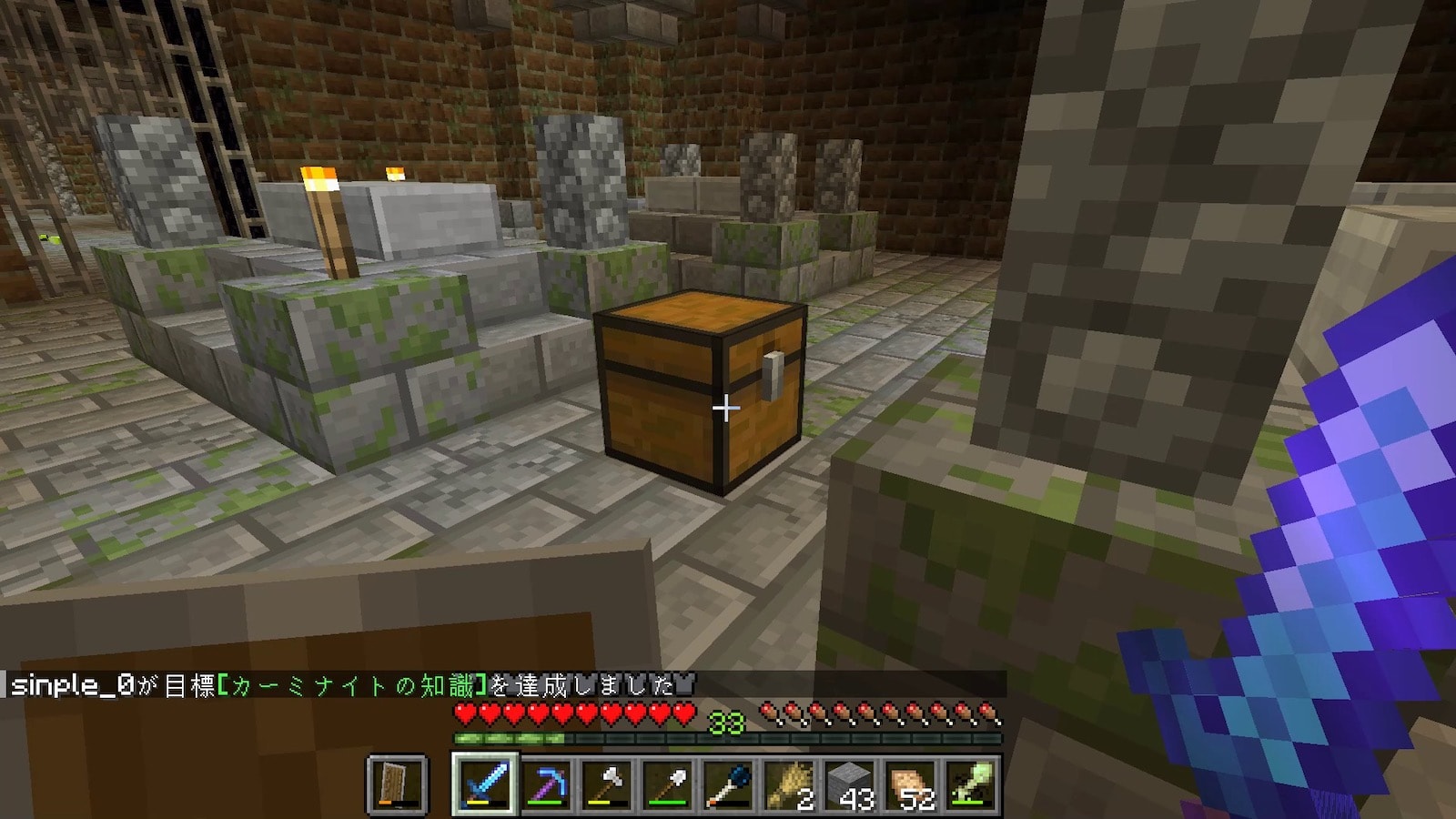Select the iron axe in the hotbar
Viewport: 1456px width, 819px height.
[606, 784]
